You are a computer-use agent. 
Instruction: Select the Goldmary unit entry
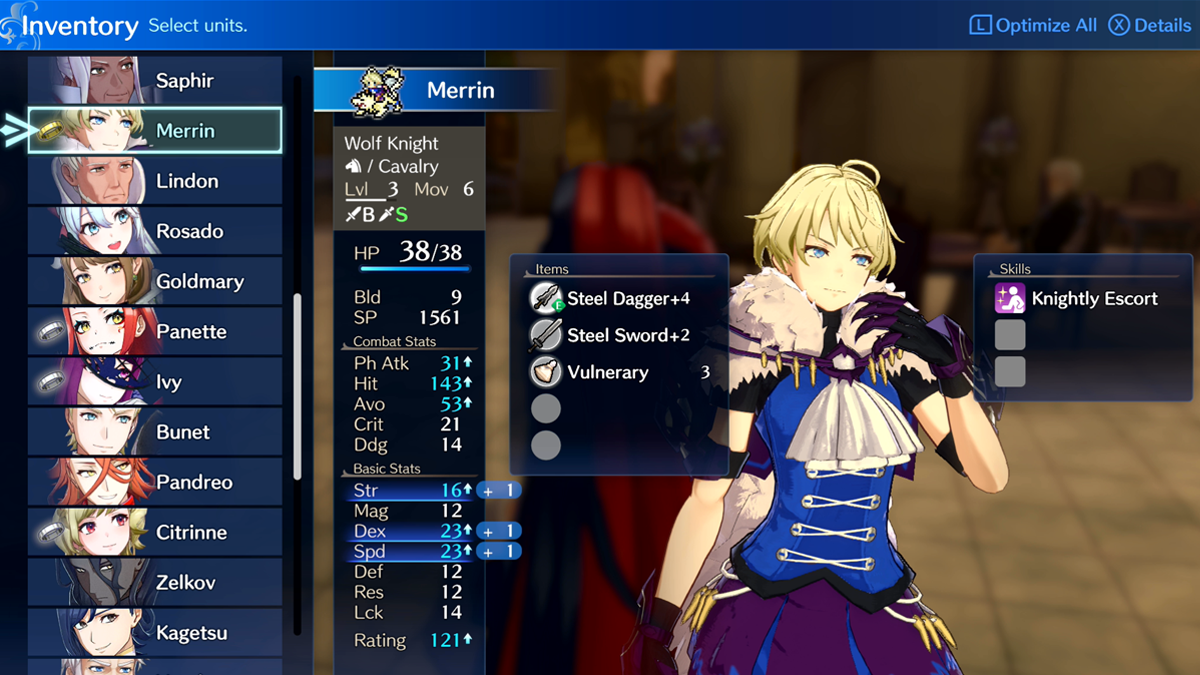(155, 281)
